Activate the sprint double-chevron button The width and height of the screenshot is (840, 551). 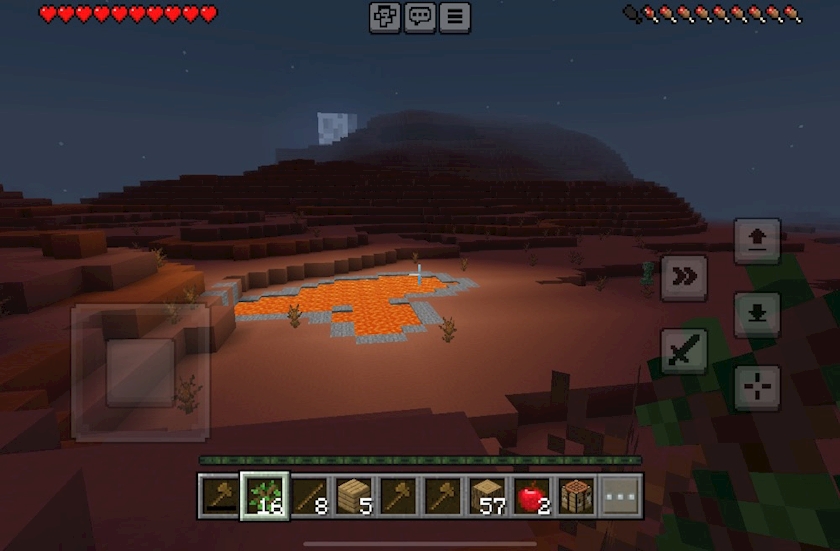click(684, 277)
